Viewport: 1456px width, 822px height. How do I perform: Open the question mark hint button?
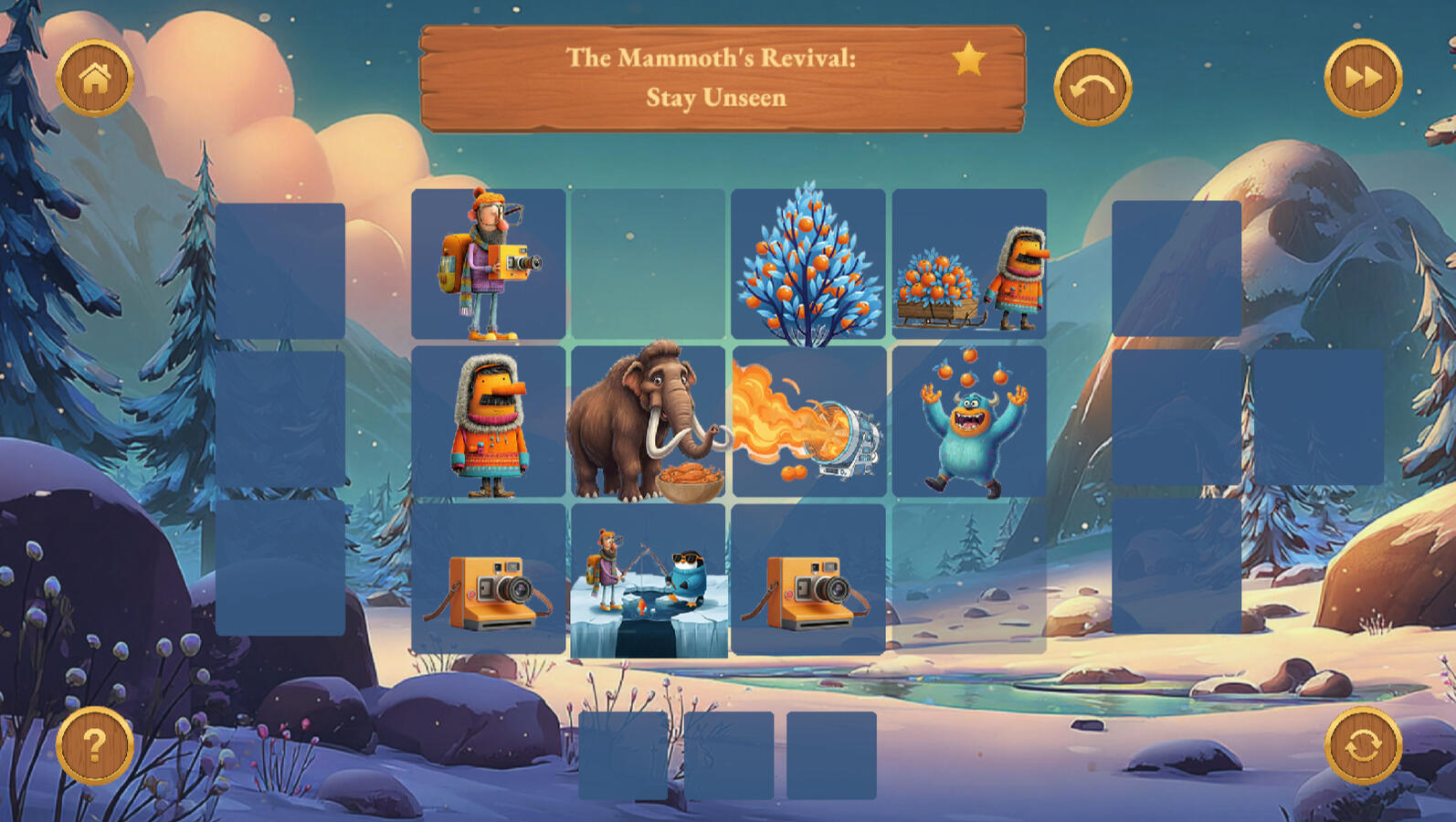95,745
